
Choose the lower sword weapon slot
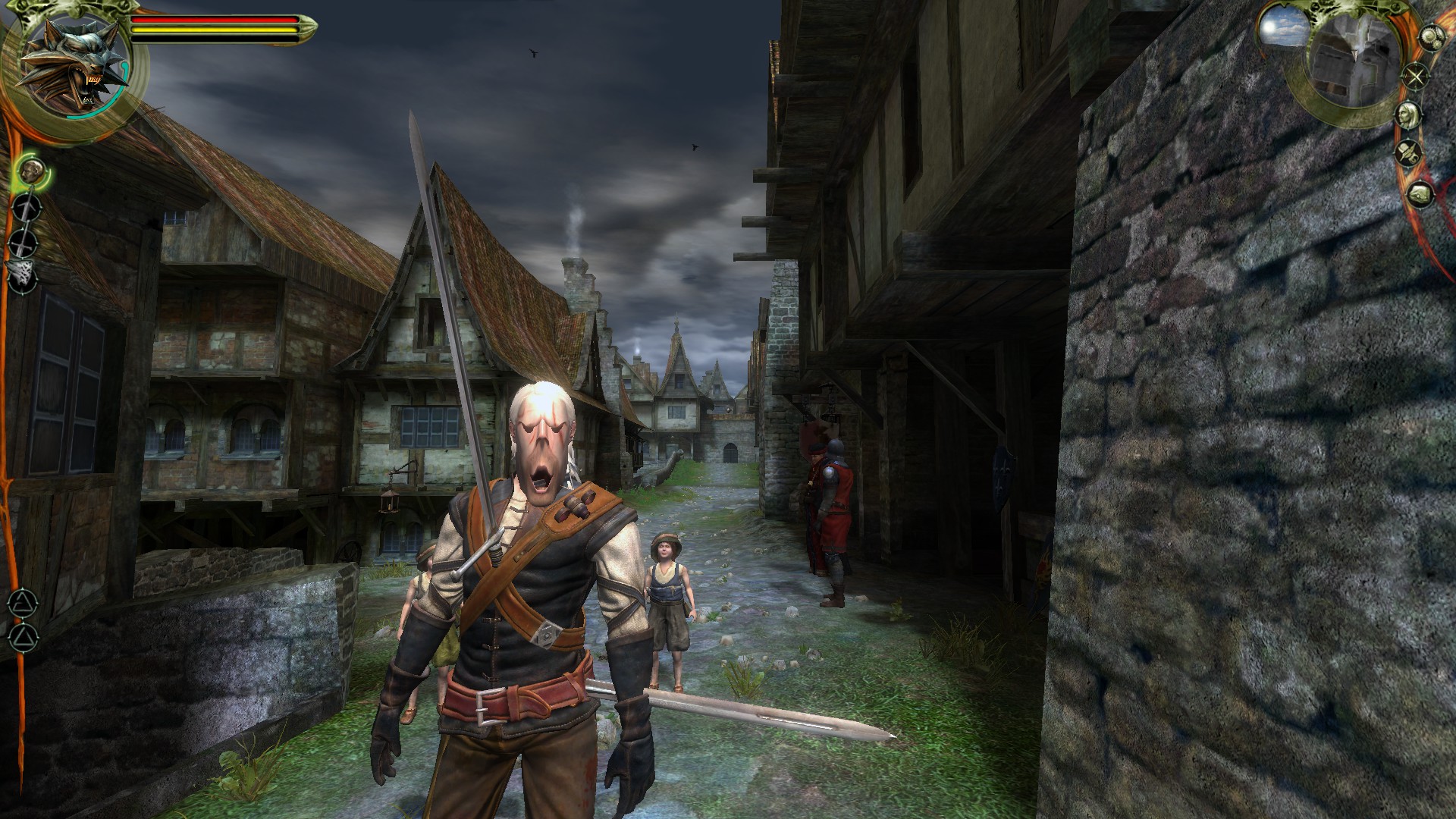[x=24, y=242]
